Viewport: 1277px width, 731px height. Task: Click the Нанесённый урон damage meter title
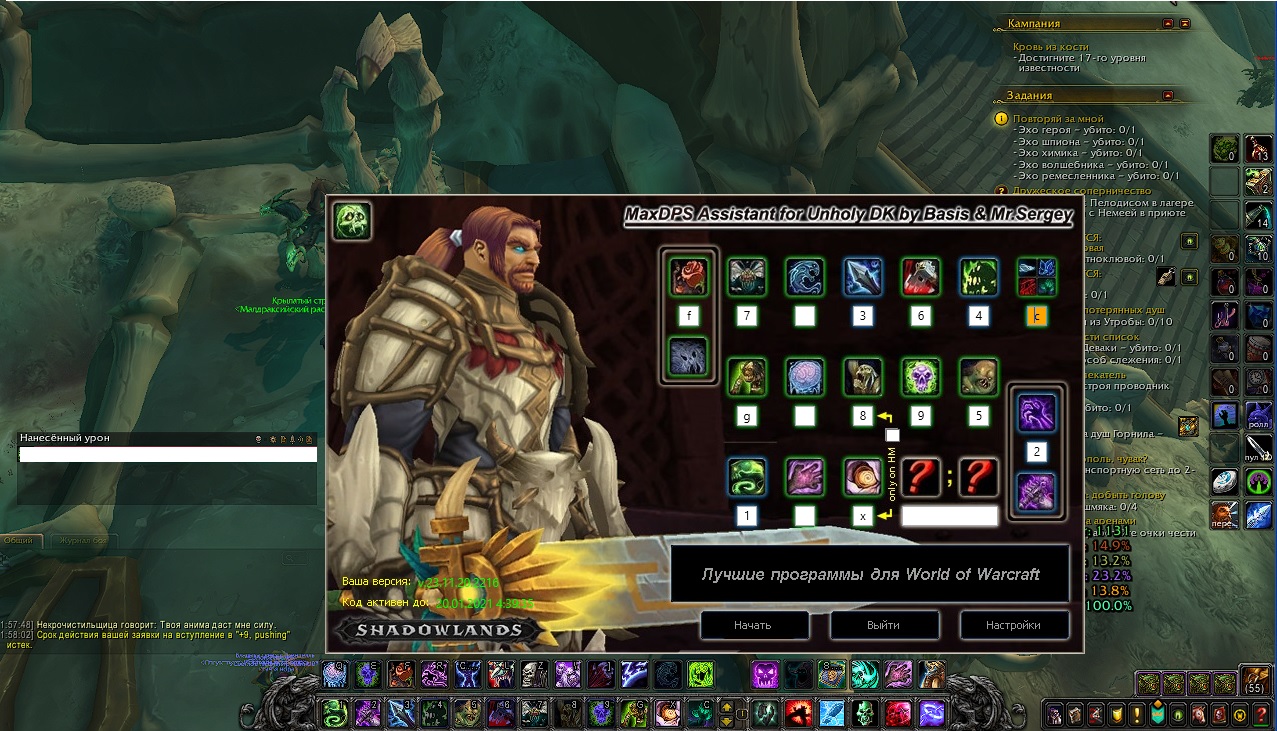pyautogui.click(x=66, y=438)
